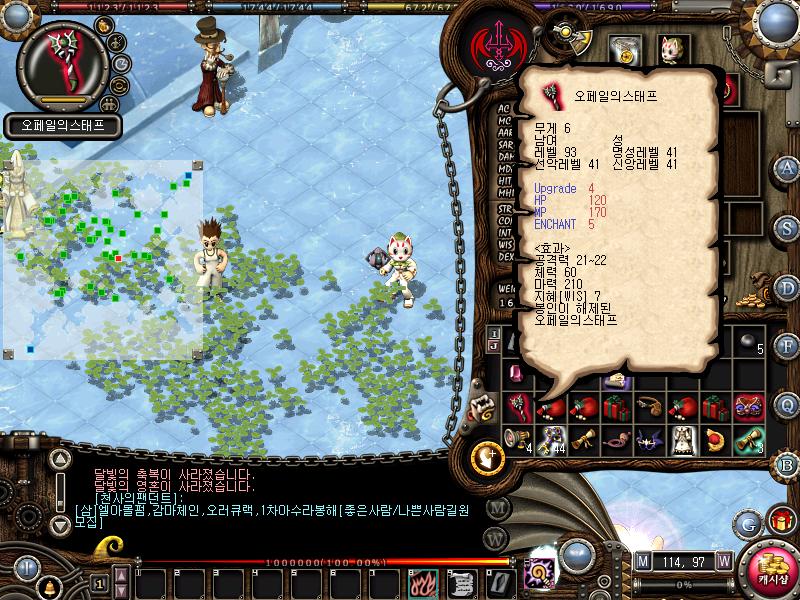Click the round Q button on the side panel
Screen dimensions: 800x600
pos(787,405)
